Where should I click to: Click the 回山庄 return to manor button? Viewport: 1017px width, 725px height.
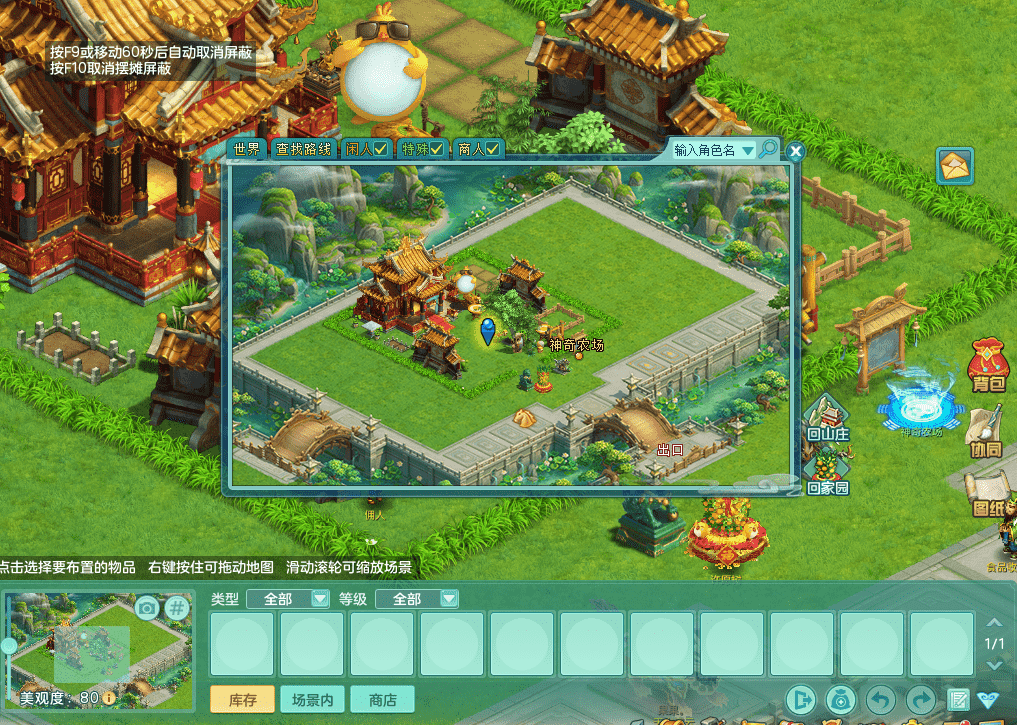coord(828,420)
